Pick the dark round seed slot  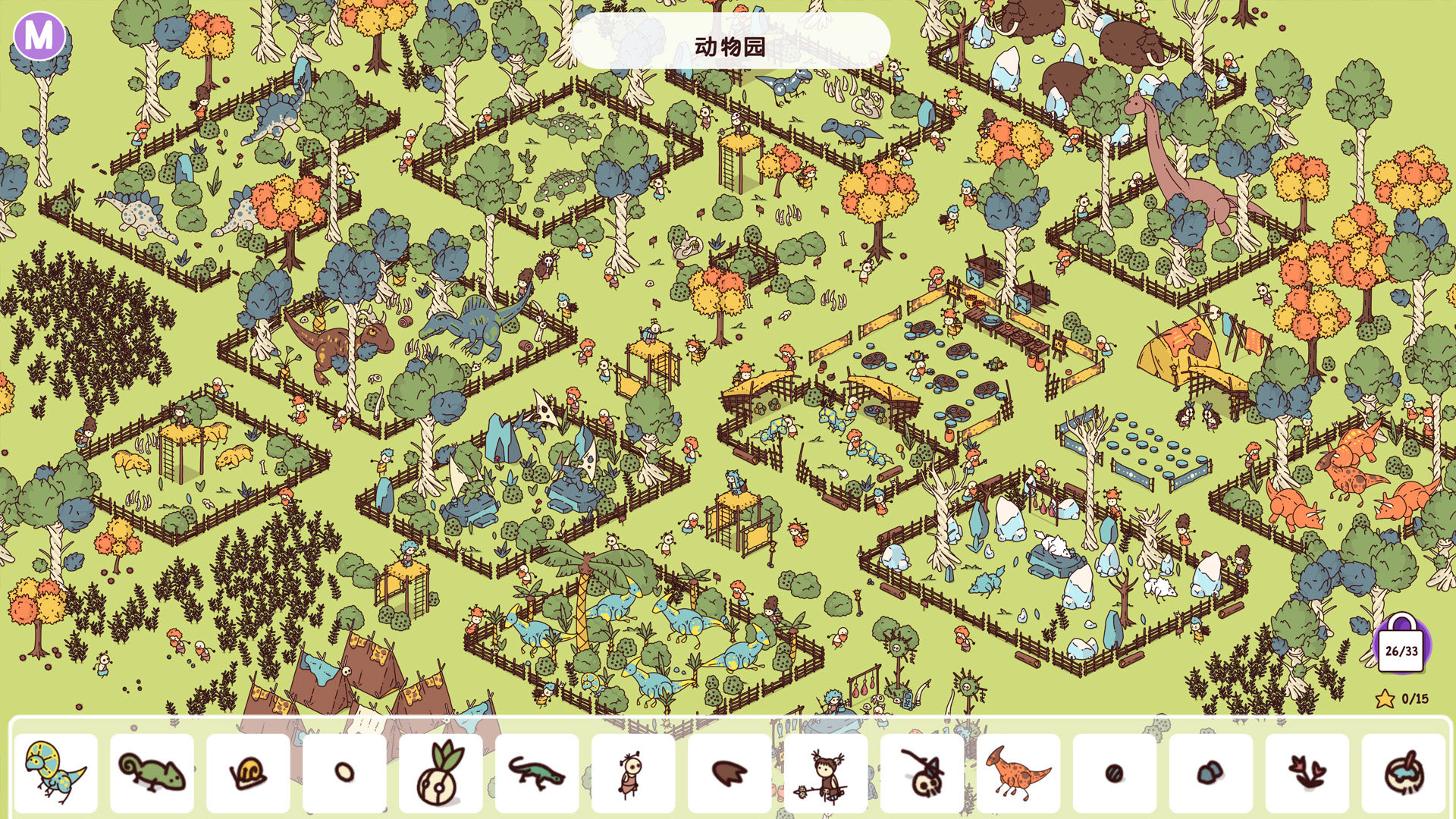1115,773
